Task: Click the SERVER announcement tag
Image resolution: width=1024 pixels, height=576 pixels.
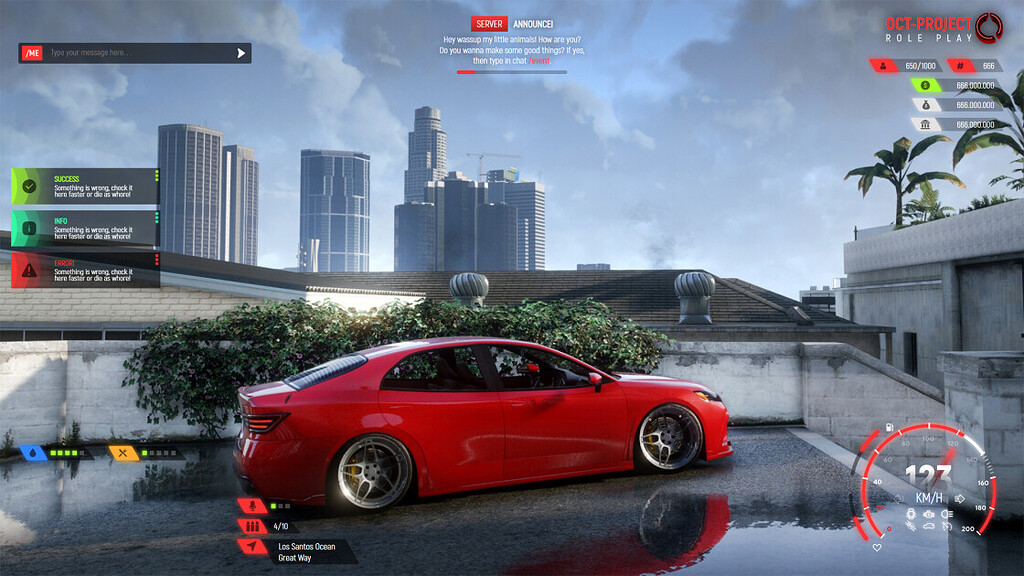Action: (489, 24)
